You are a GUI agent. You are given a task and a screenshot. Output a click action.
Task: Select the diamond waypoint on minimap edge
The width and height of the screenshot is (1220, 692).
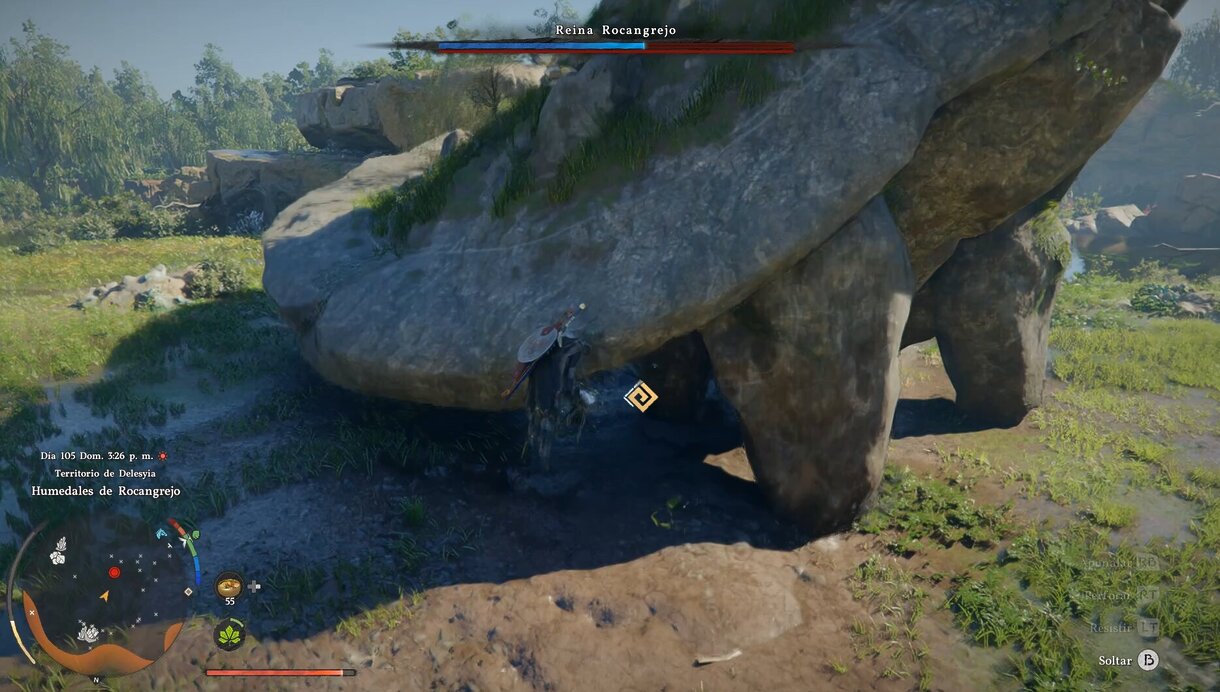[188, 591]
